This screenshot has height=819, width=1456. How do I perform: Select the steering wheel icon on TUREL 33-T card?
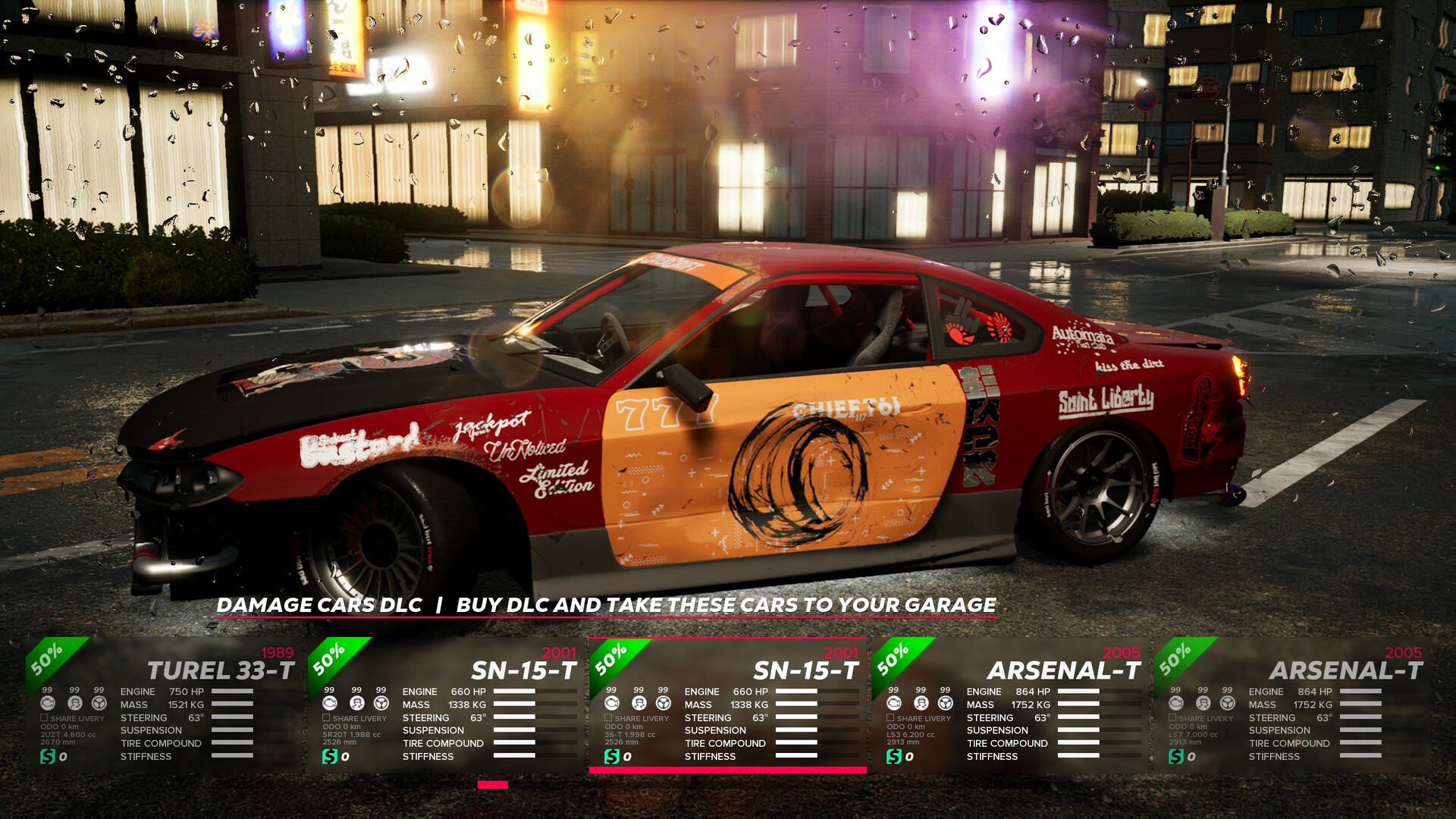[99, 704]
